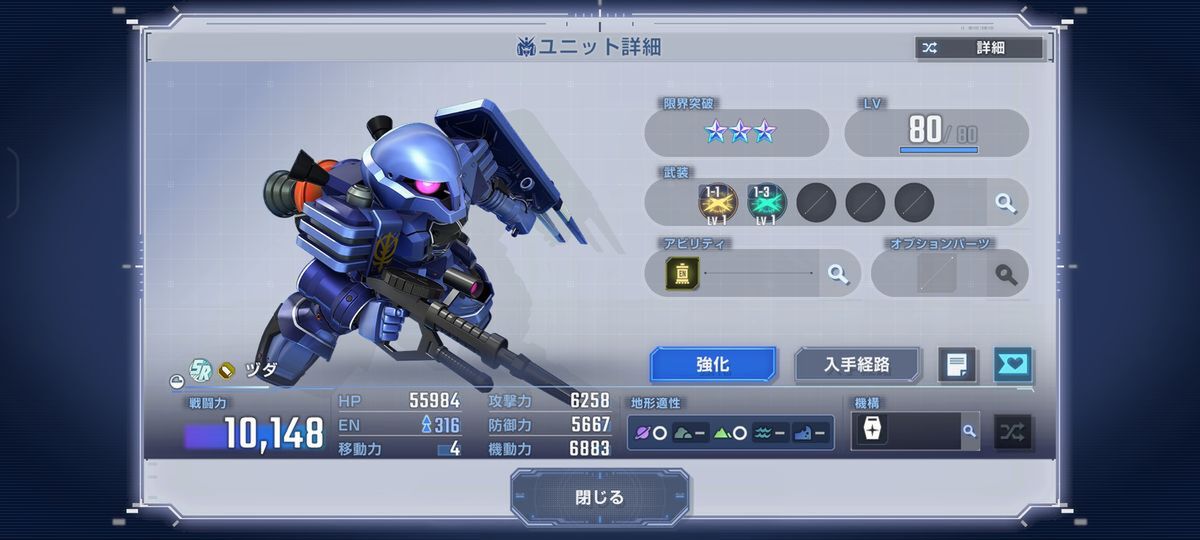
Task: Open the オプションパーツ magnifier
Action: pyautogui.click(x=1005, y=273)
